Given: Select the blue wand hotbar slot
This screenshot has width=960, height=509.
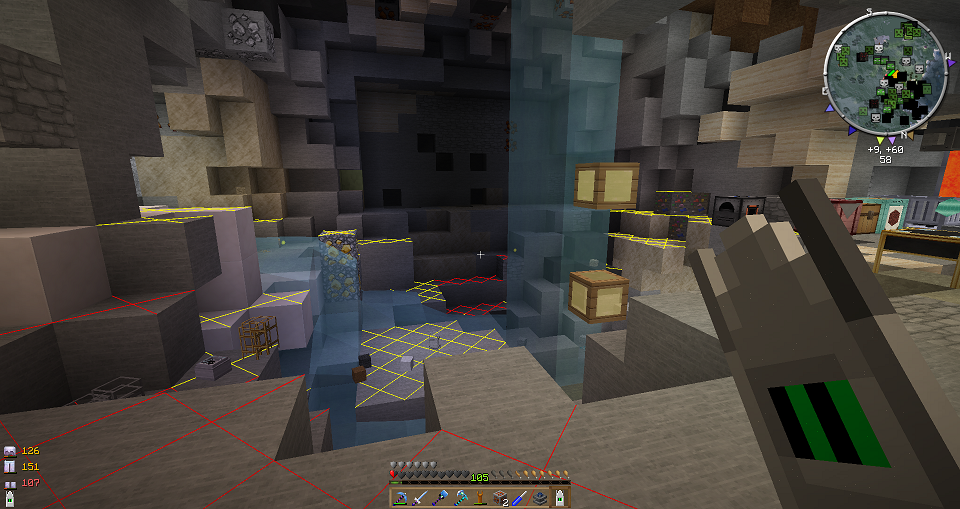Looking at the screenshot, I should 518,497.
